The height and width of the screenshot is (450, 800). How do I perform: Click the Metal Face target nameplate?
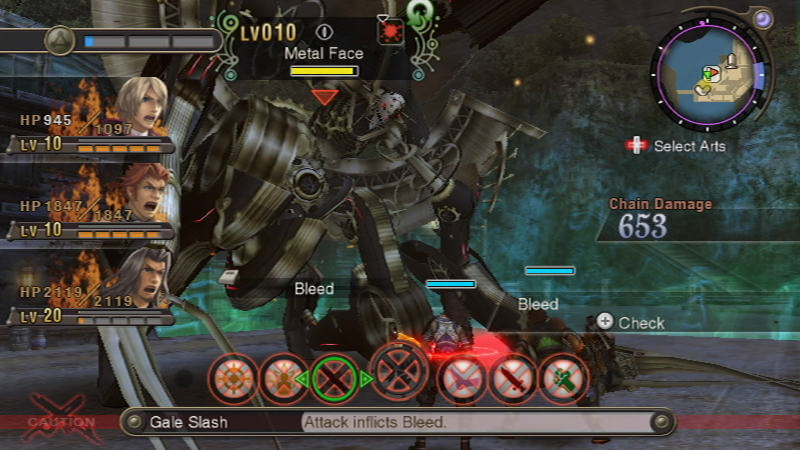[322, 53]
